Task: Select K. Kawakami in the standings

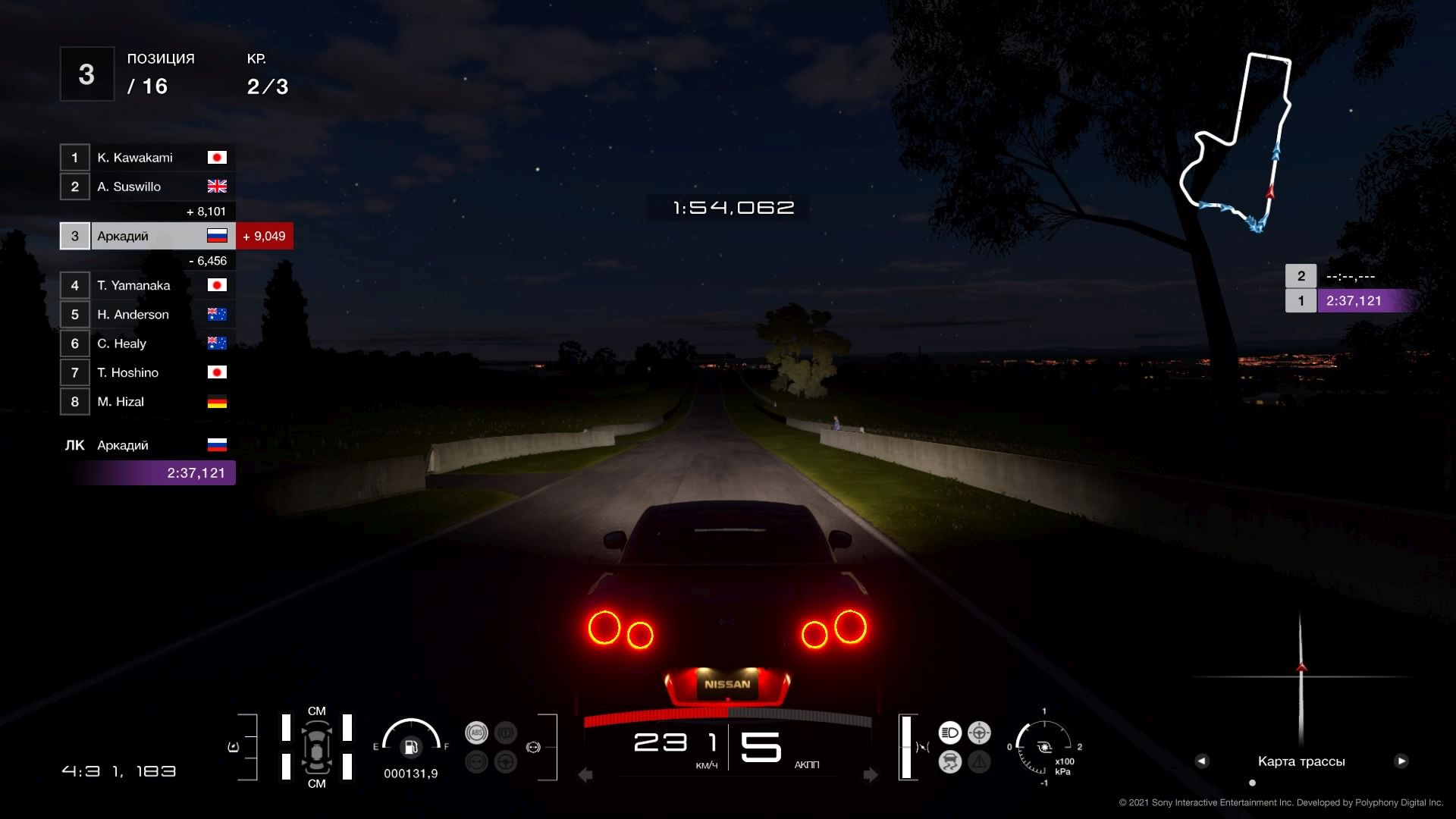Action: pyautogui.click(x=148, y=158)
